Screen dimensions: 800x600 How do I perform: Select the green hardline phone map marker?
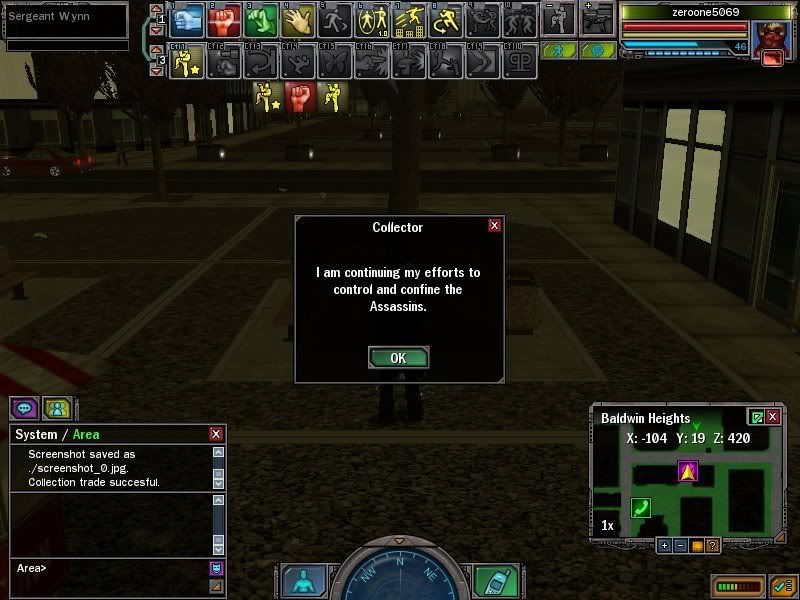[x=640, y=508]
